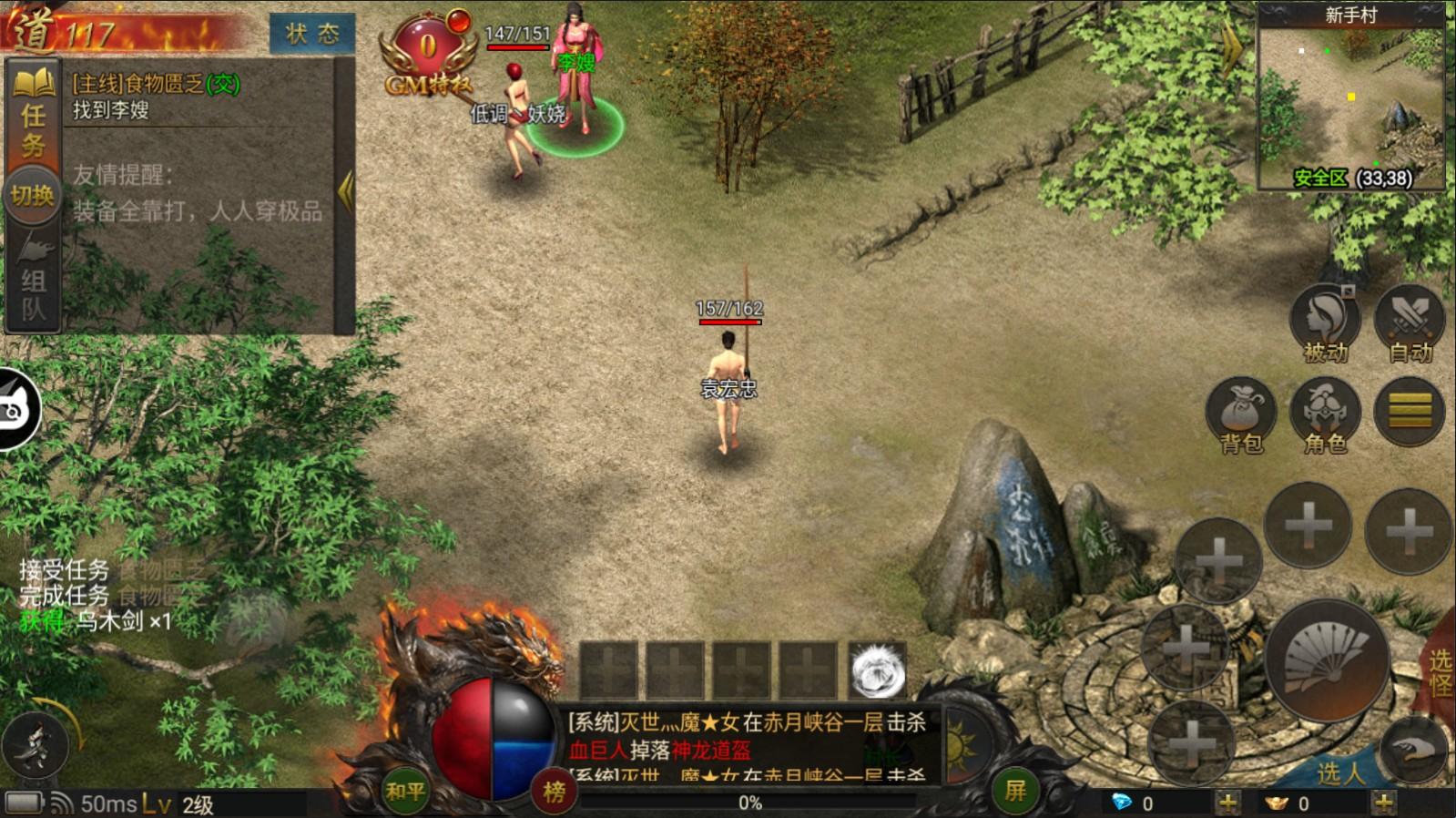Click the 选怪 target monster button
The width and height of the screenshot is (1456, 818).
pyautogui.click(x=1439, y=672)
